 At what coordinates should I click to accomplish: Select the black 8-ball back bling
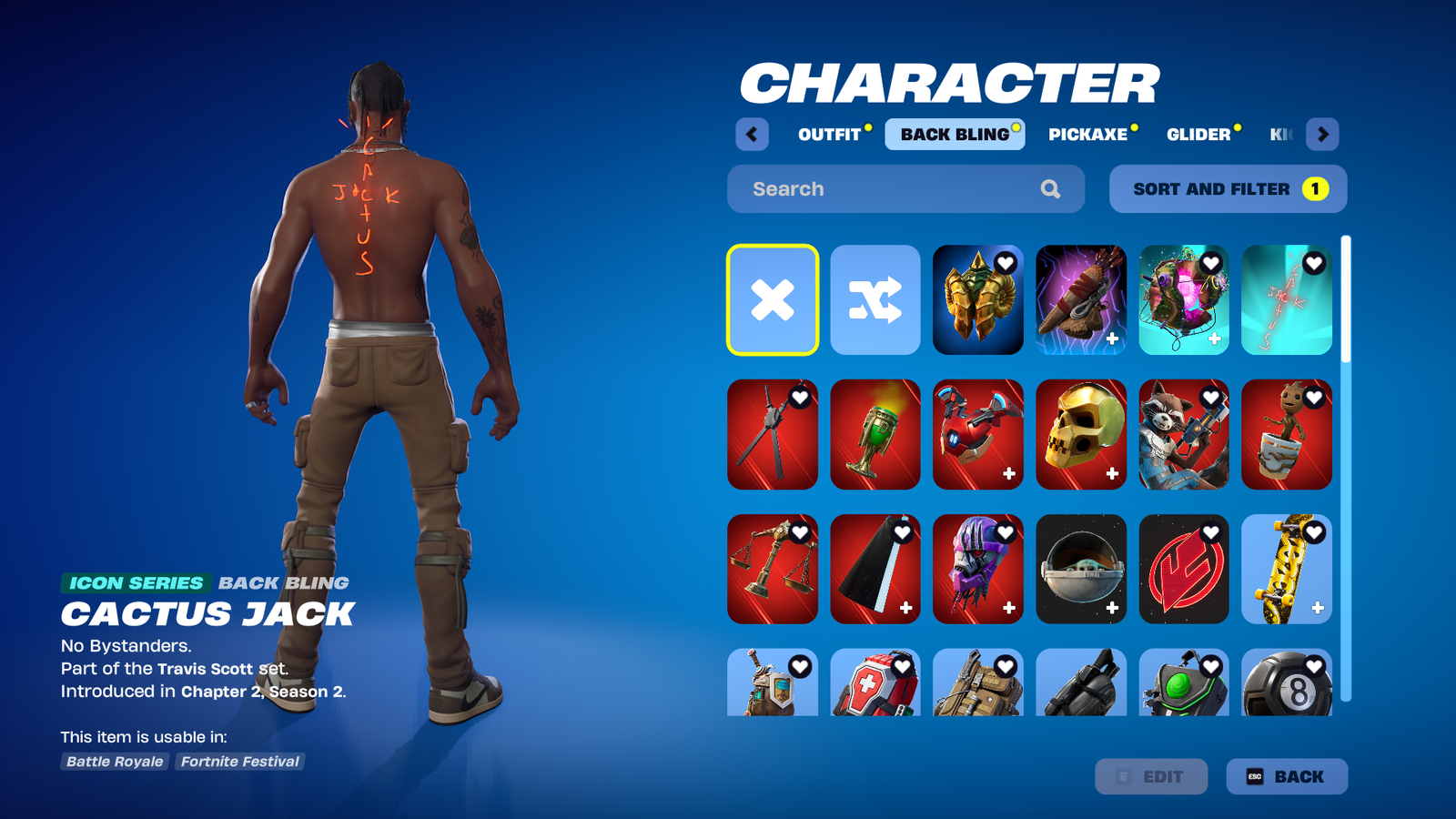pyautogui.click(x=1286, y=684)
